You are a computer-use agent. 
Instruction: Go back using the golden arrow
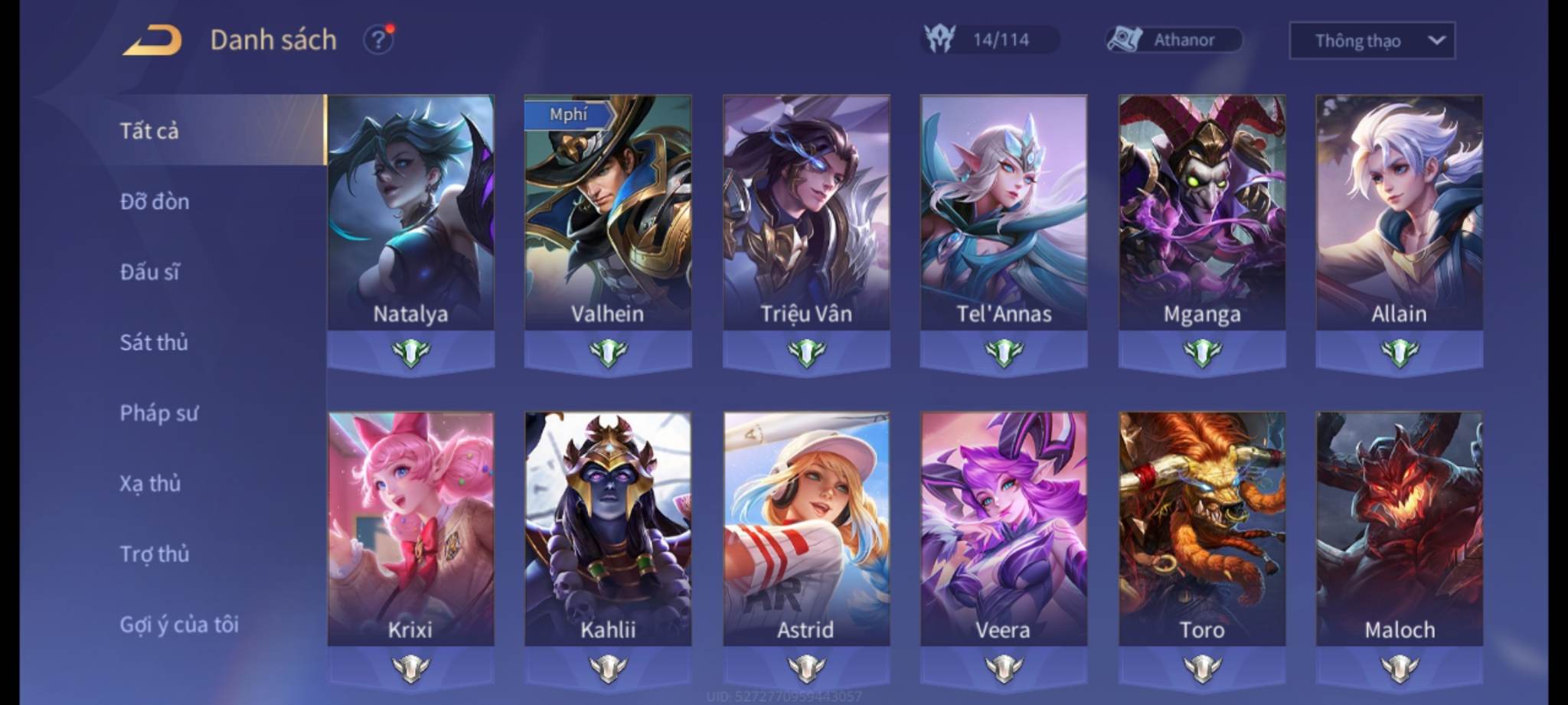pos(152,40)
